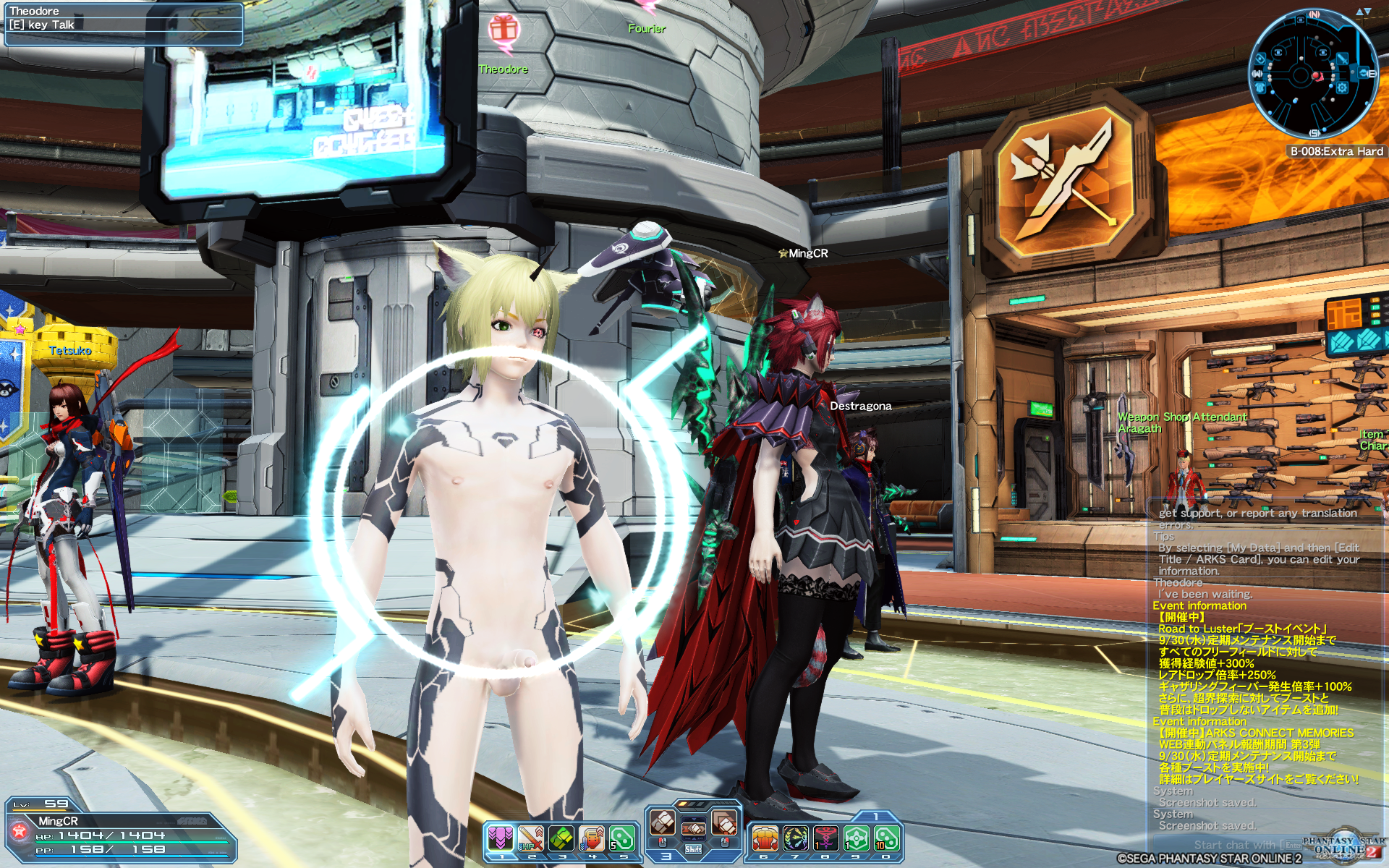This screenshot has height=868, width=1389.
Task: Switch to subpalette page 1
Action: coord(876,817)
